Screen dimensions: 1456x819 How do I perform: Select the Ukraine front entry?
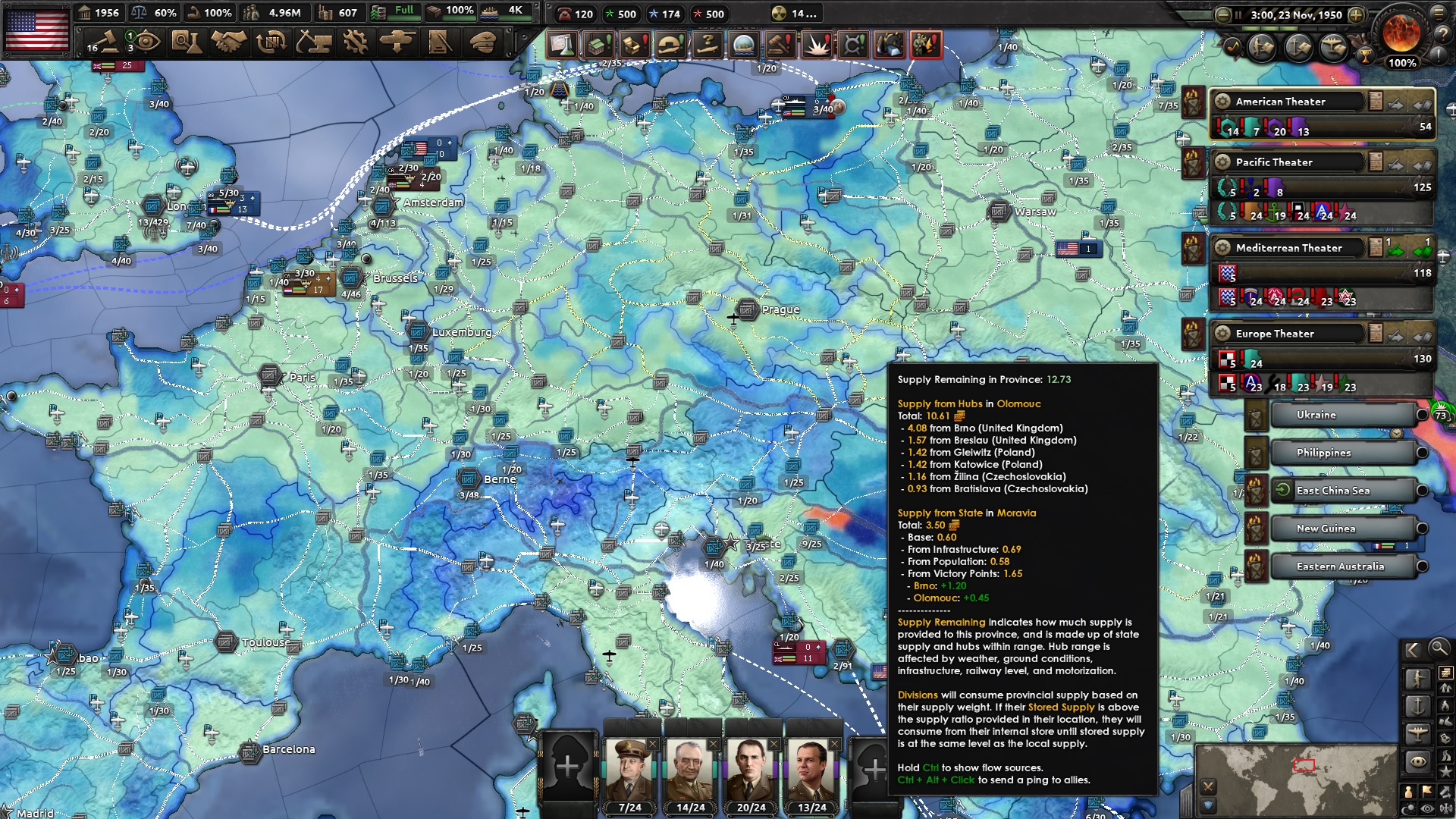click(1318, 415)
